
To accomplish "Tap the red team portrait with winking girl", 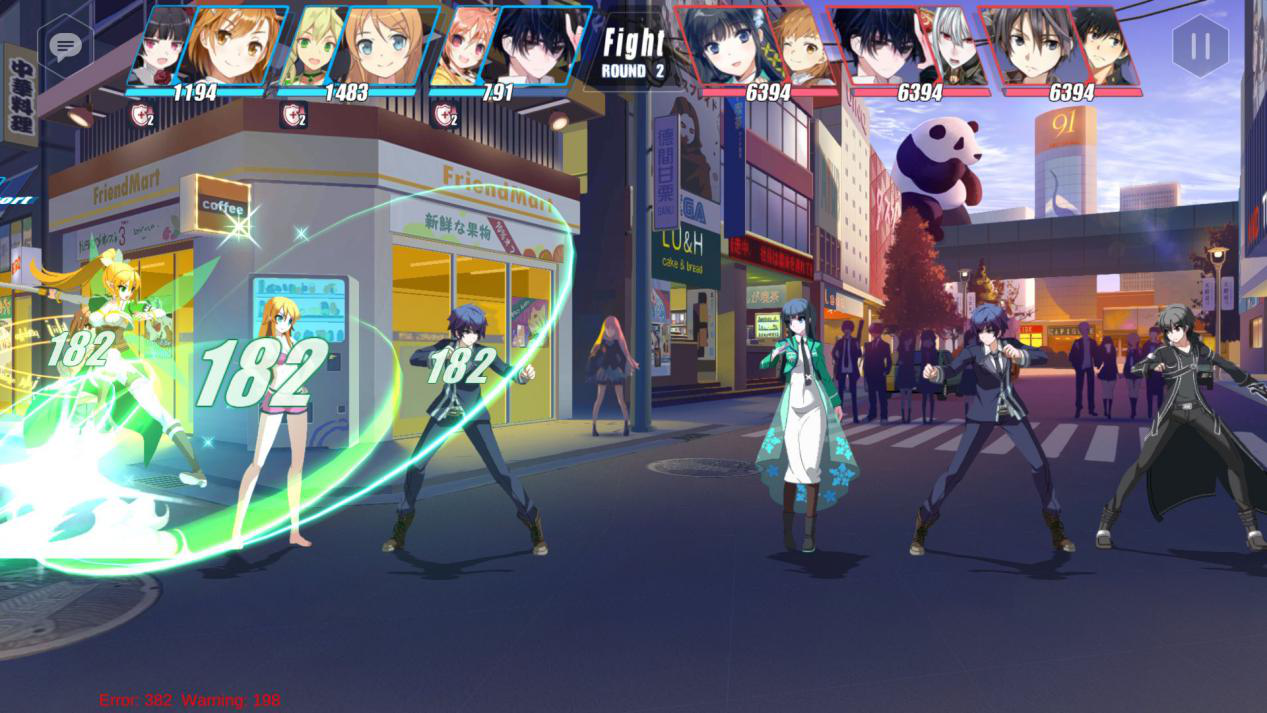I will tap(757, 47).
